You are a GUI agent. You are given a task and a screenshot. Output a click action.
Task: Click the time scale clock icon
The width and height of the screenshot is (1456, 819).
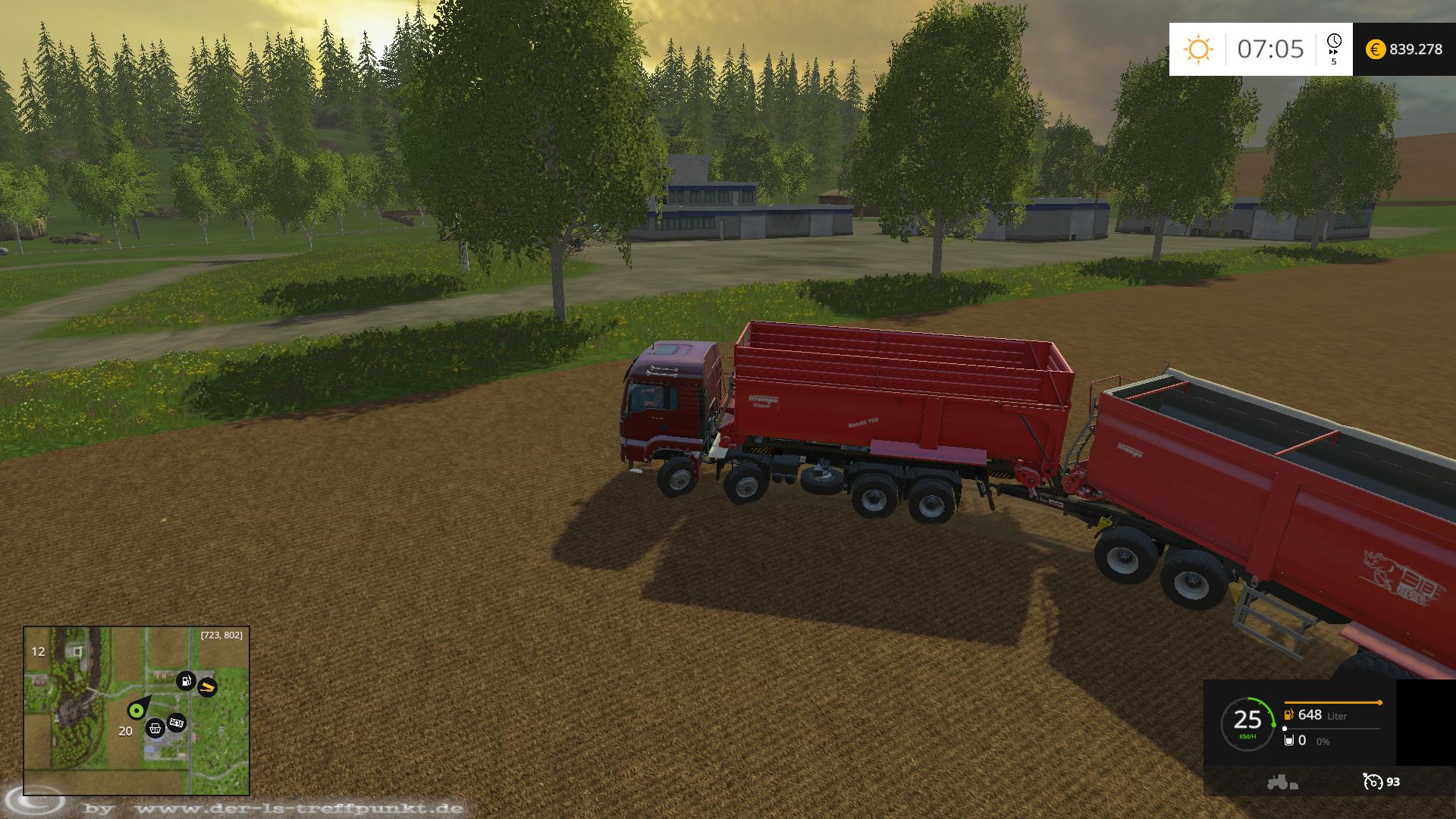click(1334, 42)
